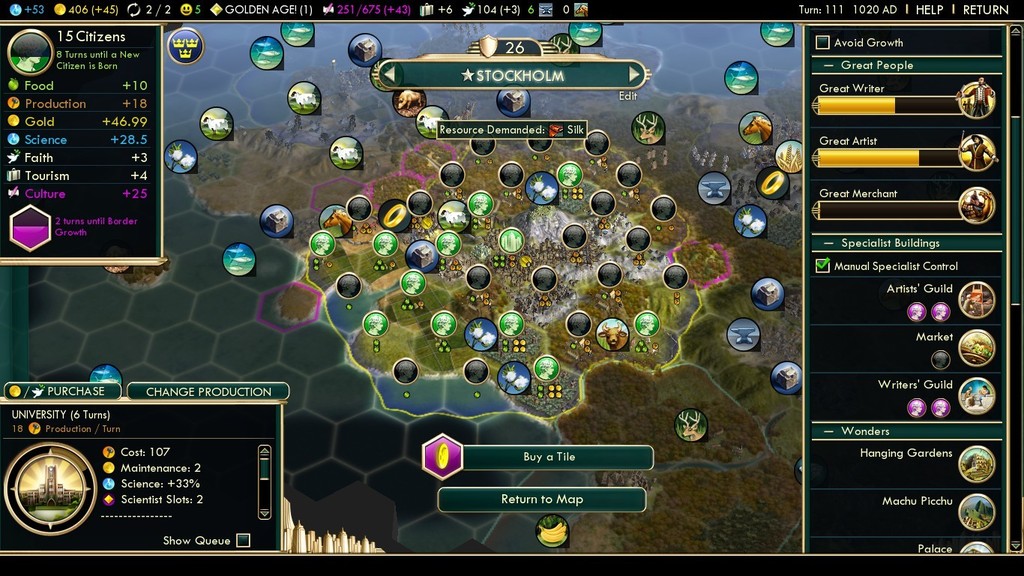This screenshot has width=1024, height=576.
Task: Toggle Manual Specialist Control checkbox
Action: (x=823, y=266)
